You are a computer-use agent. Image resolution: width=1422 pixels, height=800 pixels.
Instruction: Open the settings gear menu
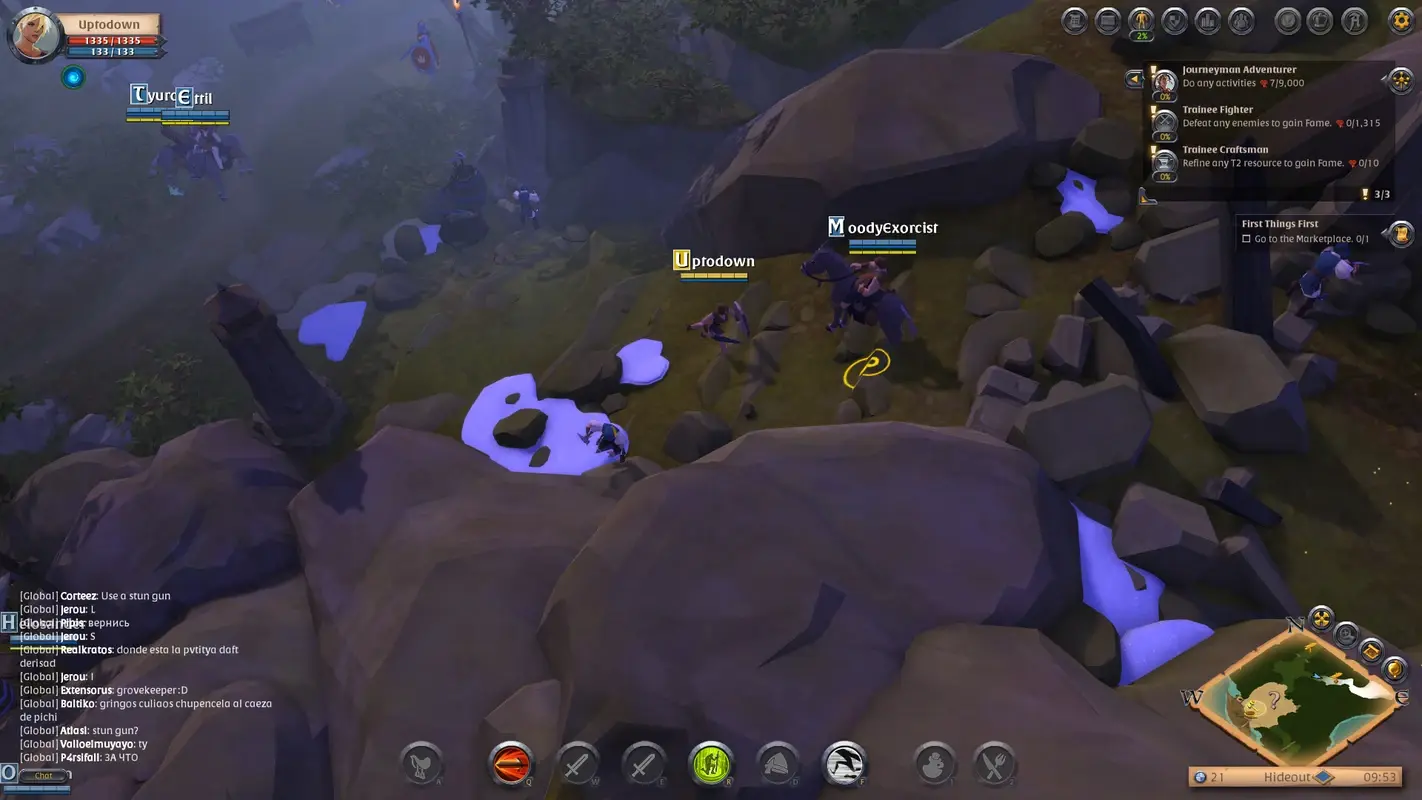coord(1398,20)
